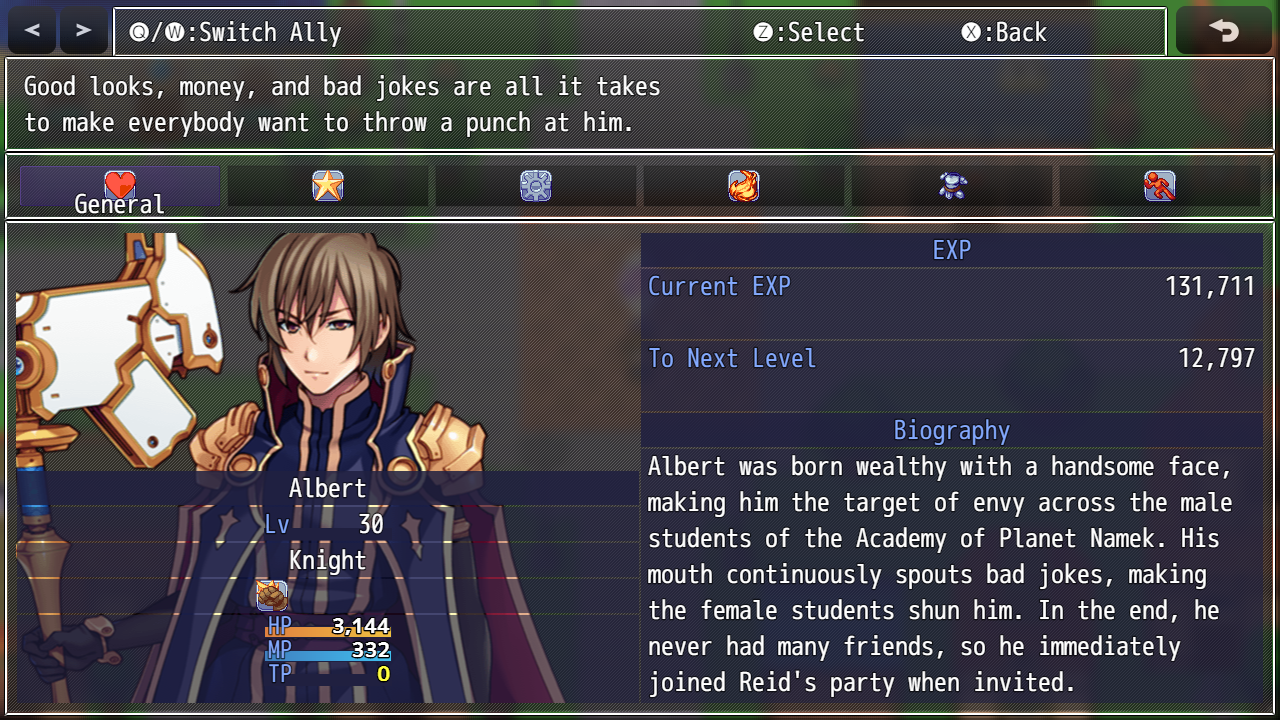Switch to the red running figure tab
This screenshot has height=720, width=1280.
click(x=1160, y=186)
